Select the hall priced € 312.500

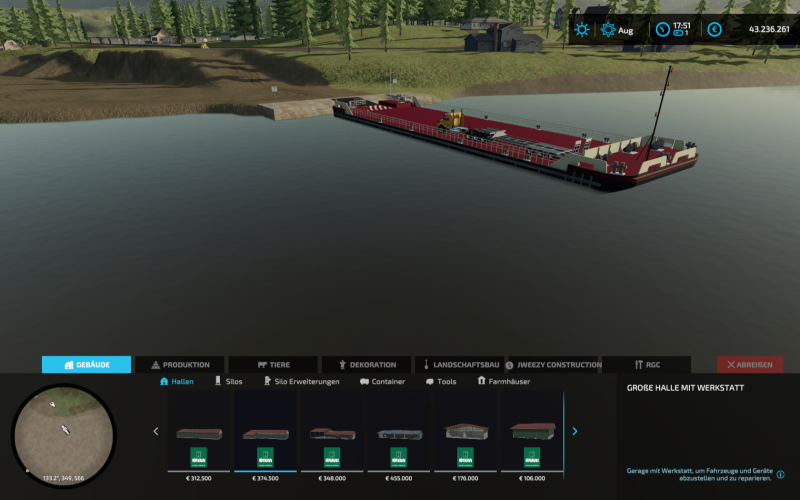(199, 433)
